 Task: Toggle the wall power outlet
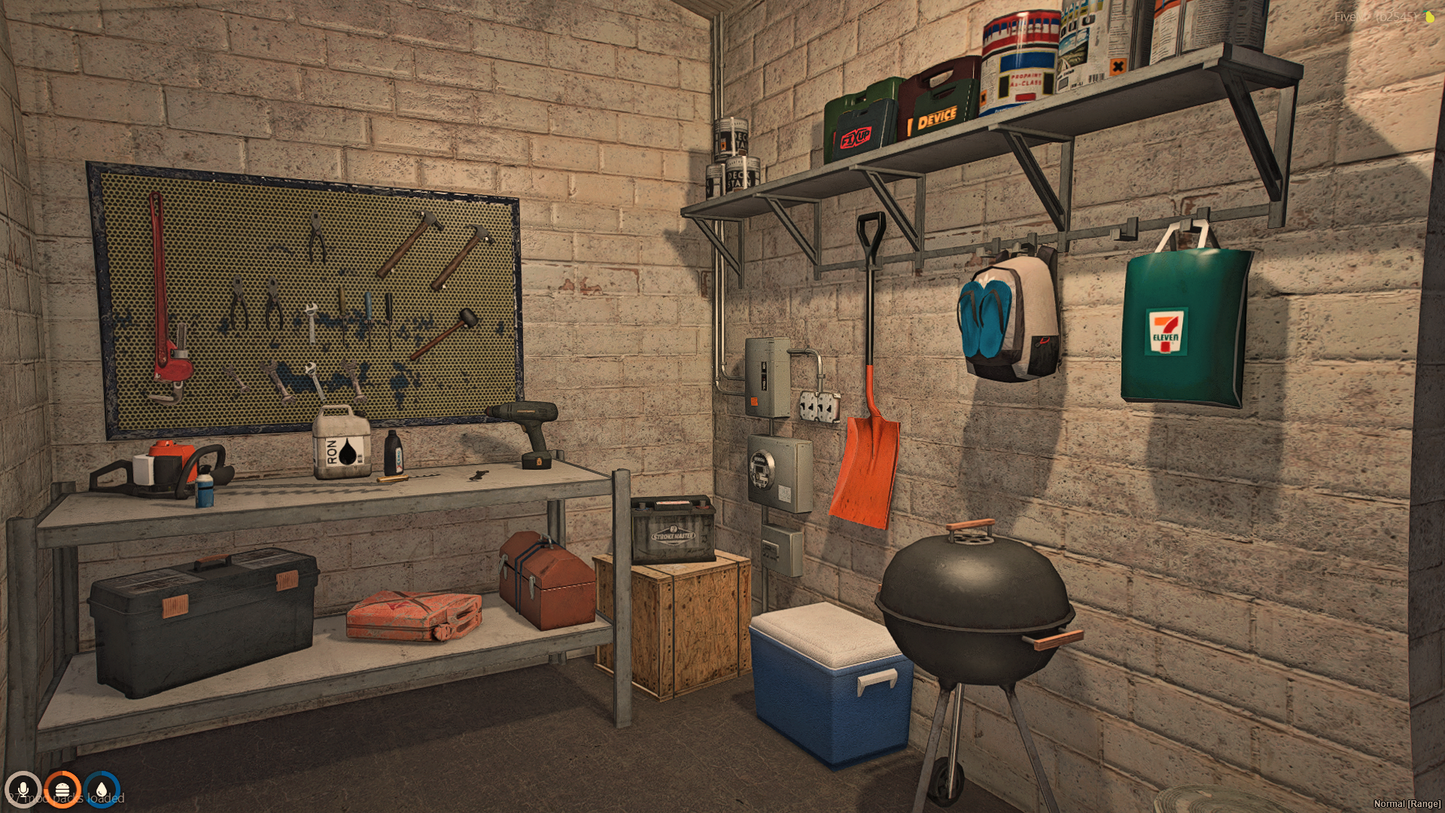tap(820, 407)
